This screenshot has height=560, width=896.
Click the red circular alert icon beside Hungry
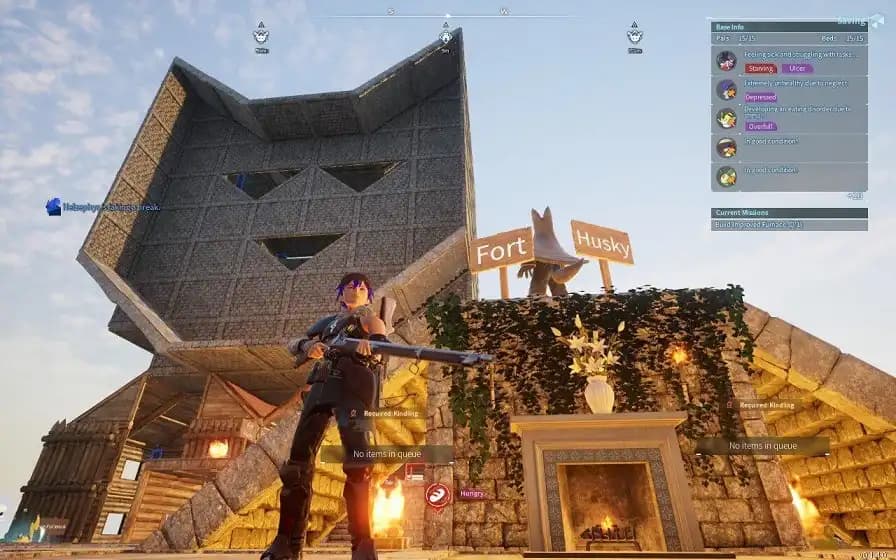coord(437,494)
